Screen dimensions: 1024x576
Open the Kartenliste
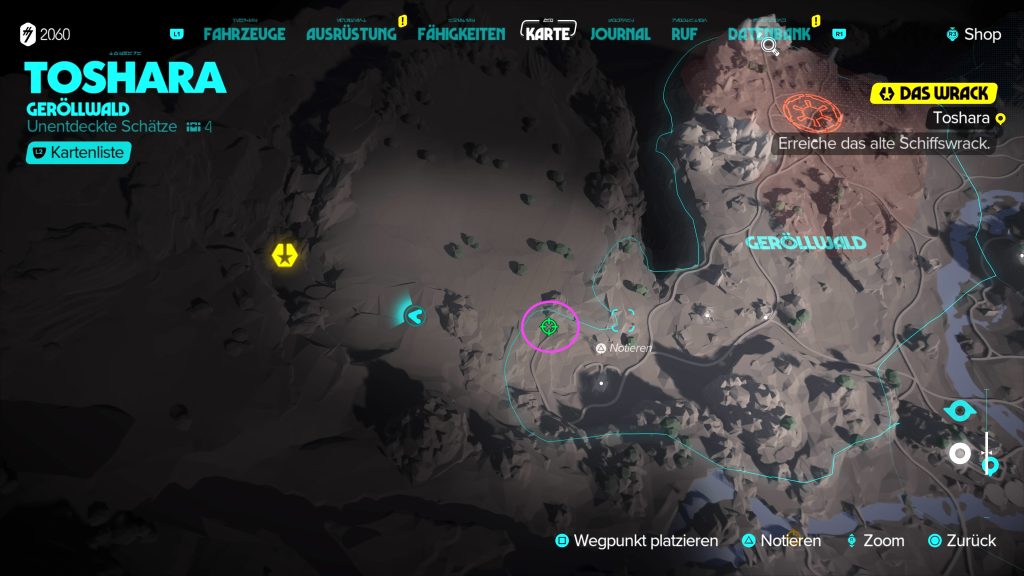[79, 153]
